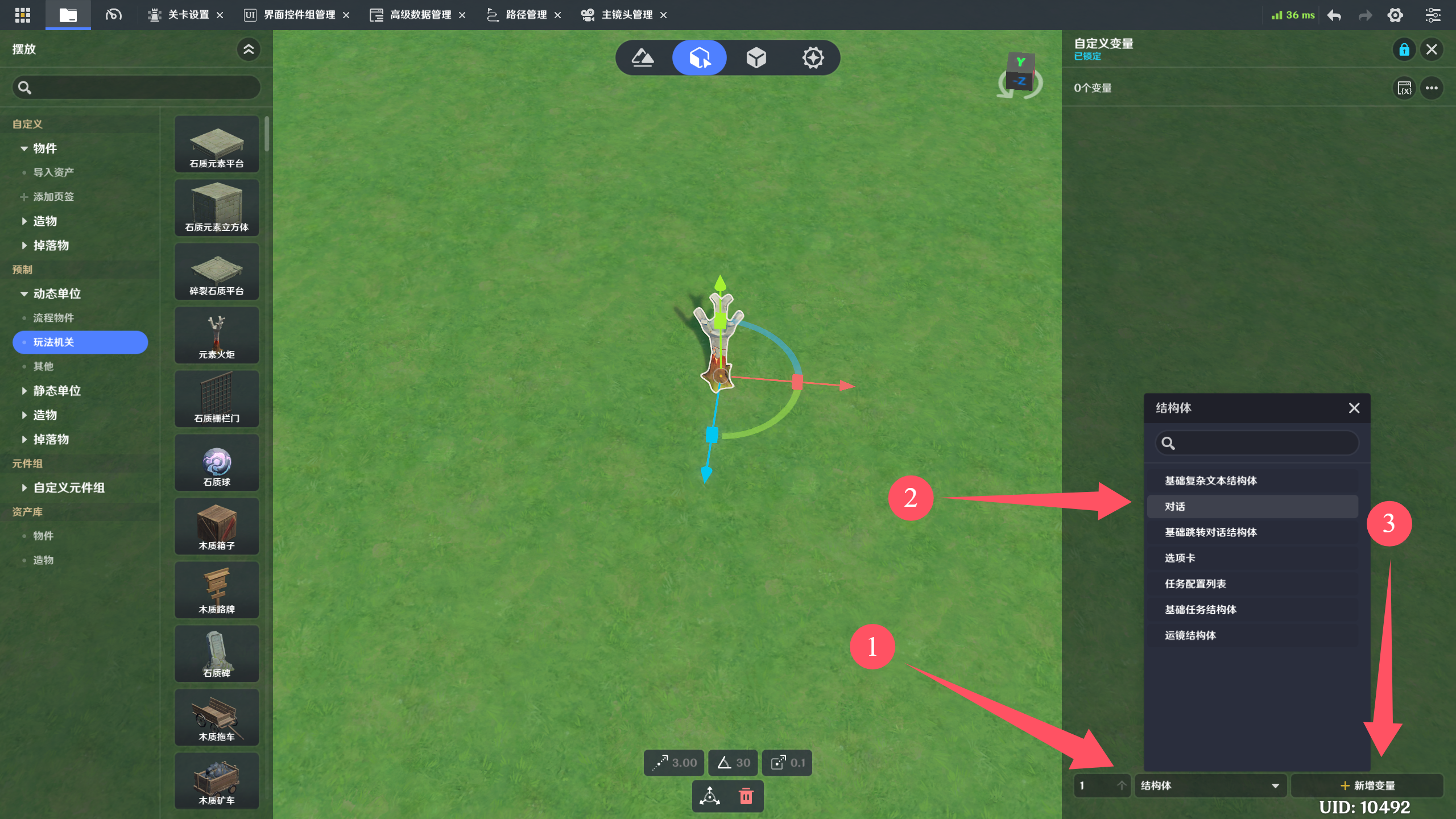Collapse the 摆放 panel
This screenshot has width=1456, height=819.
click(x=249, y=49)
